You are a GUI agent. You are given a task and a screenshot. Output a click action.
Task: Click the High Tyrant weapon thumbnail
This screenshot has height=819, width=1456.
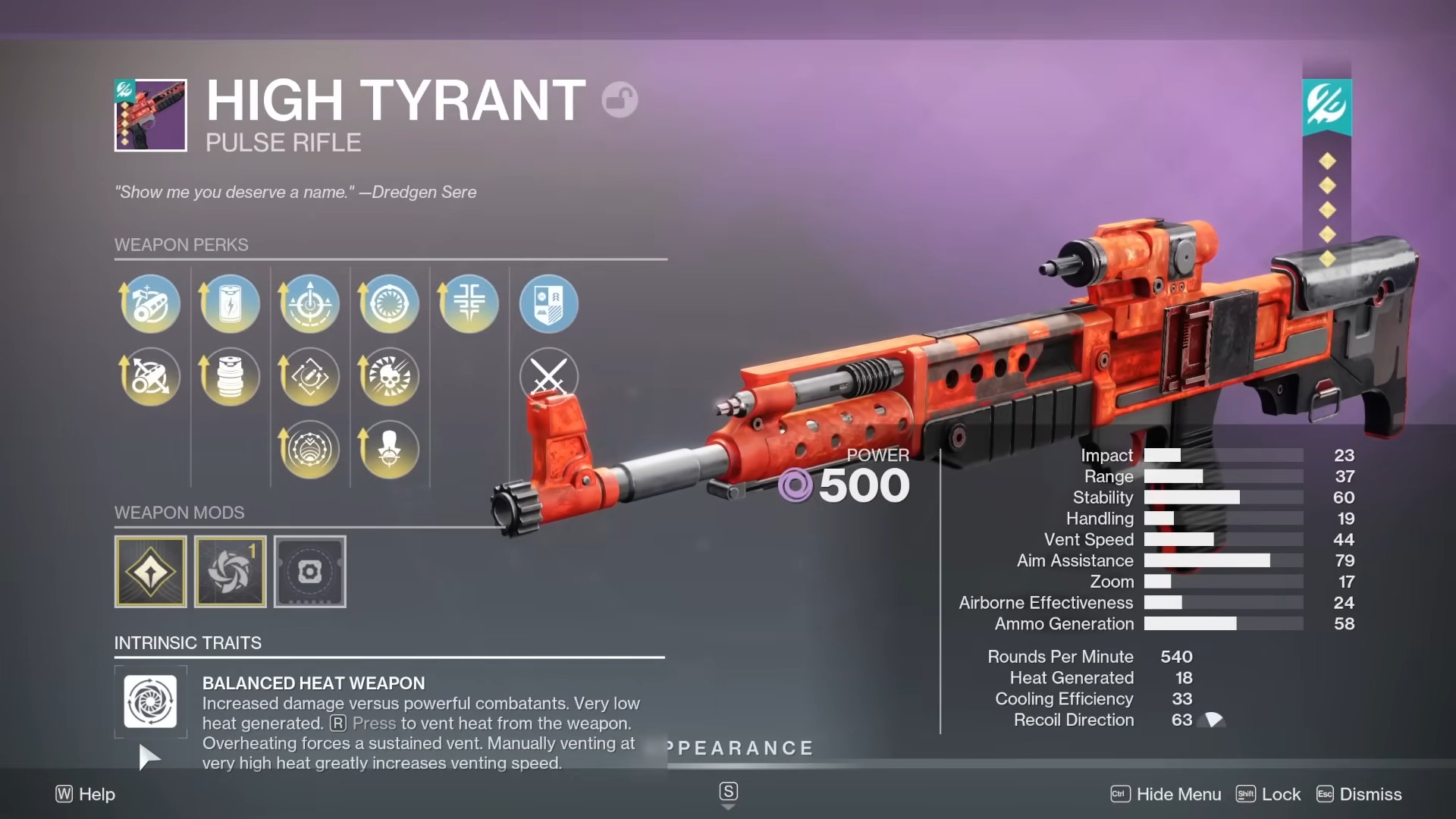tap(150, 115)
